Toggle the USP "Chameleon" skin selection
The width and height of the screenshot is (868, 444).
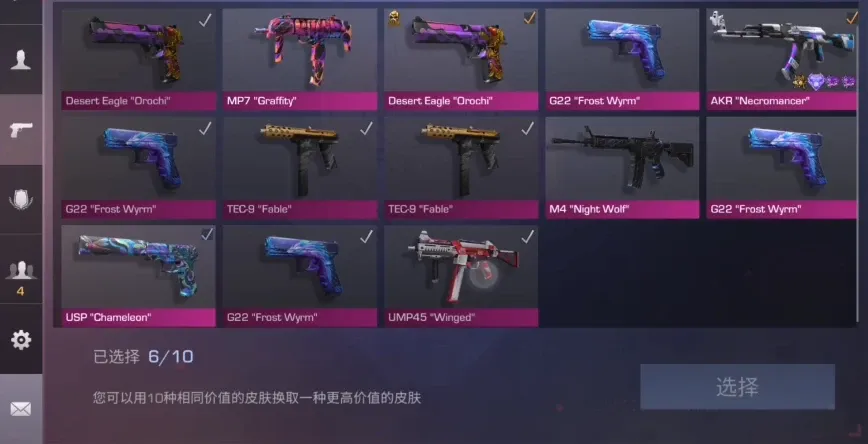138,274
